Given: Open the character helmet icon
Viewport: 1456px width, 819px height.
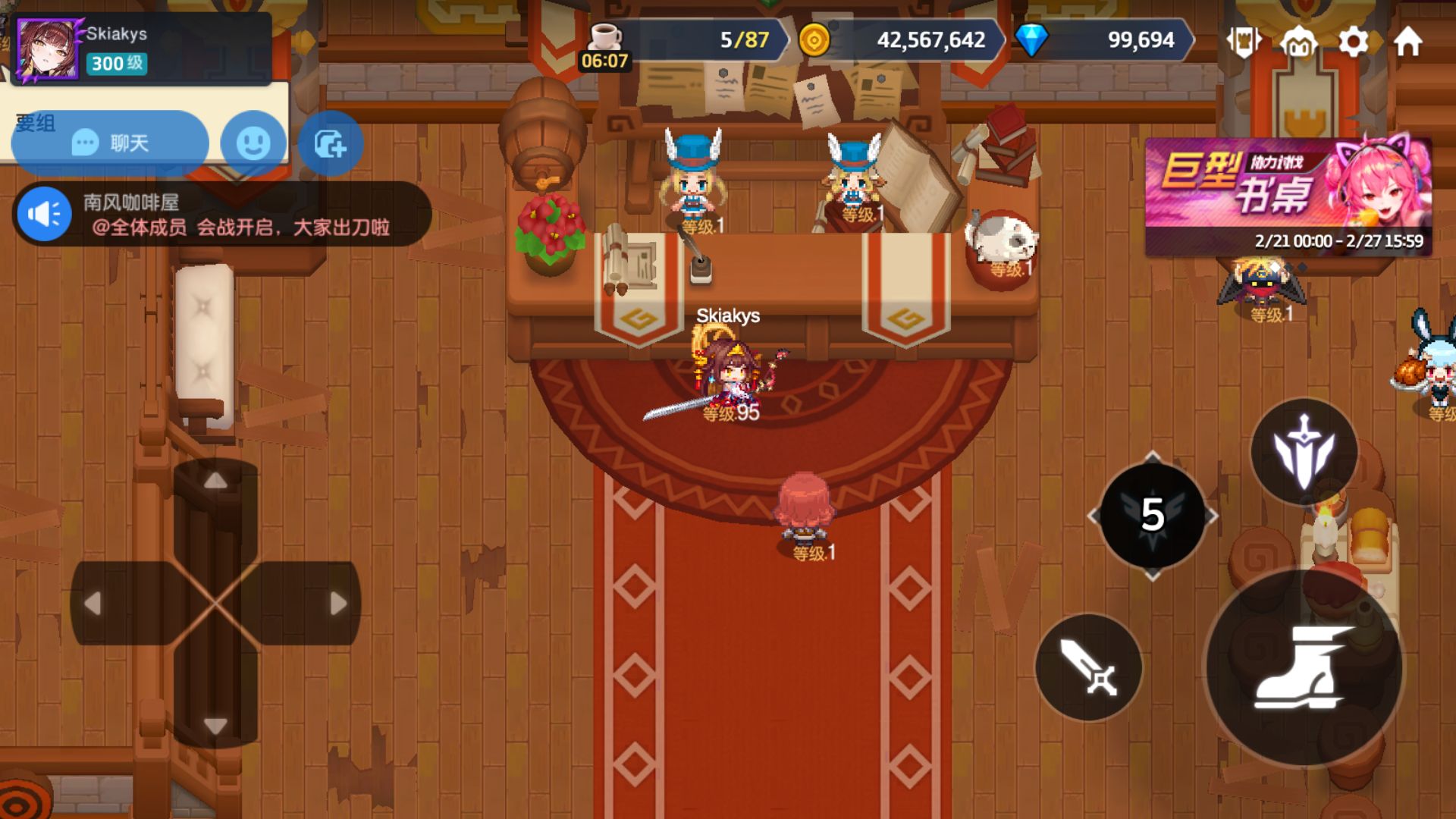Looking at the screenshot, I should 1299,42.
